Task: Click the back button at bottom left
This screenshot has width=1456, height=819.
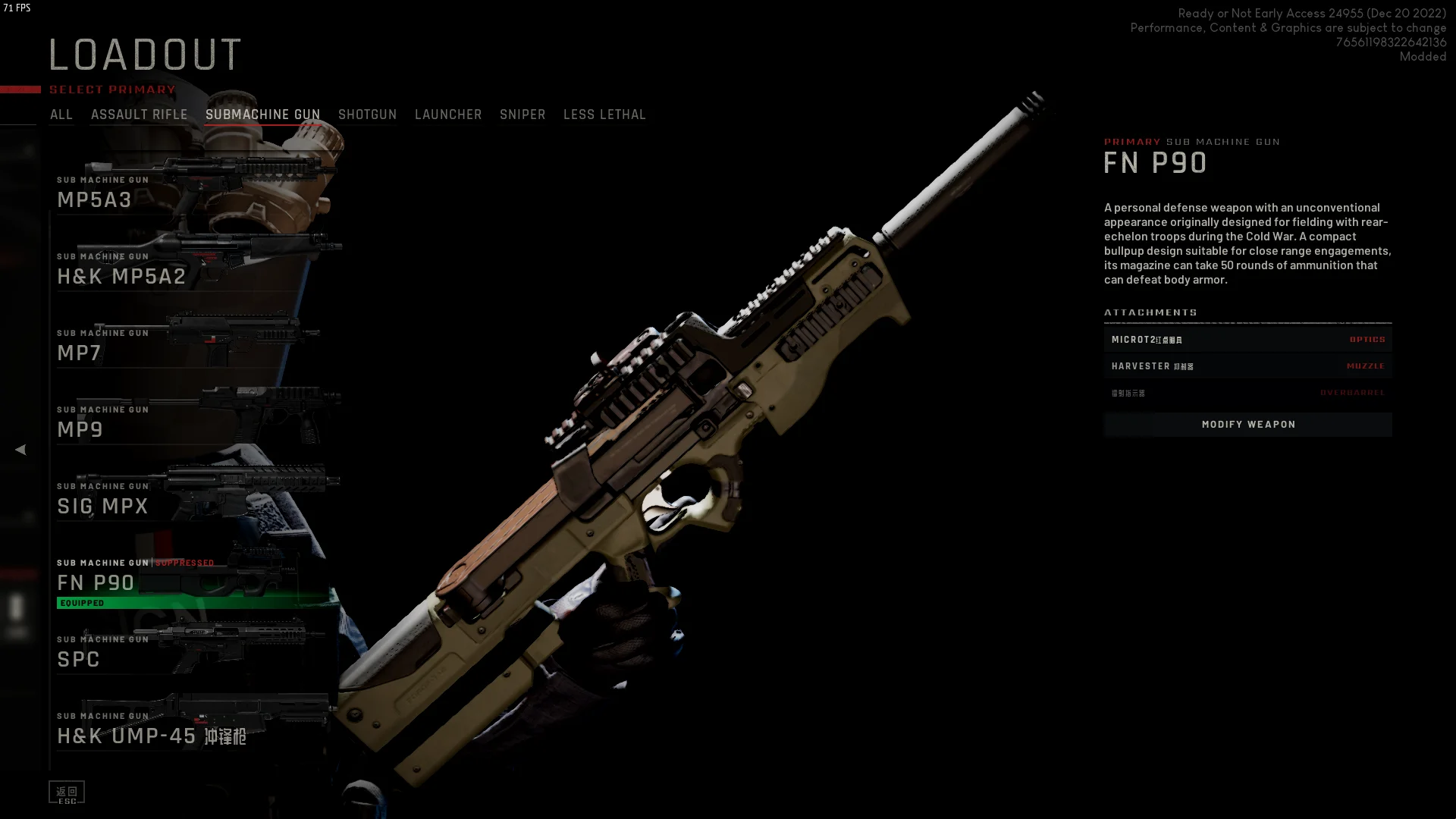Action: [x=67, y=792]
